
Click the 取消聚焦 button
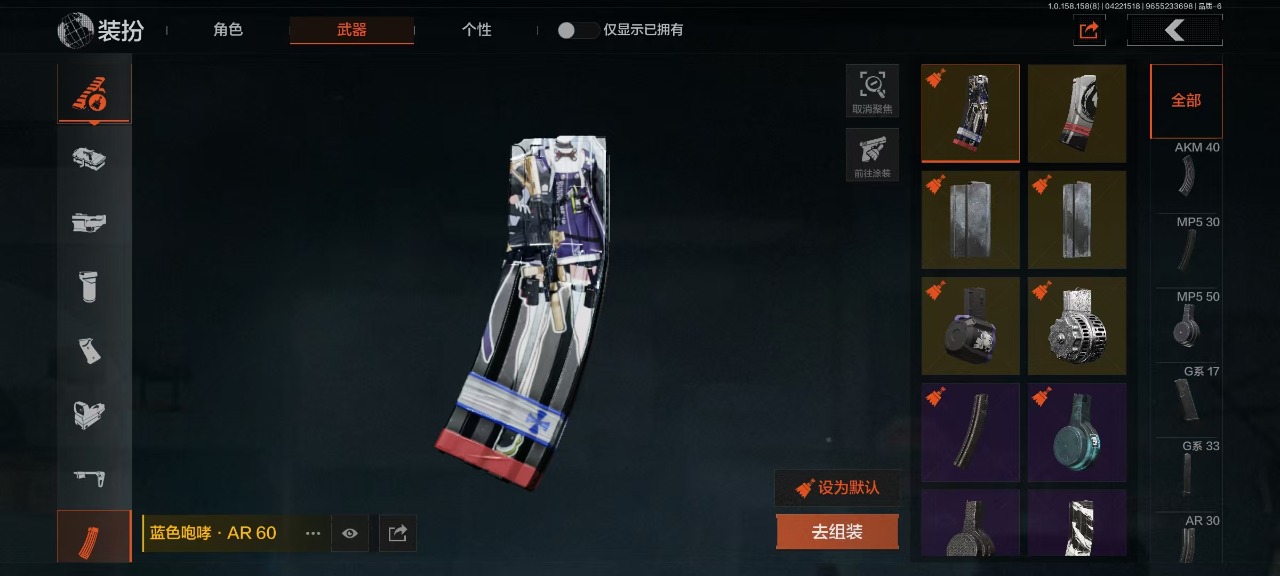[872, 91]
